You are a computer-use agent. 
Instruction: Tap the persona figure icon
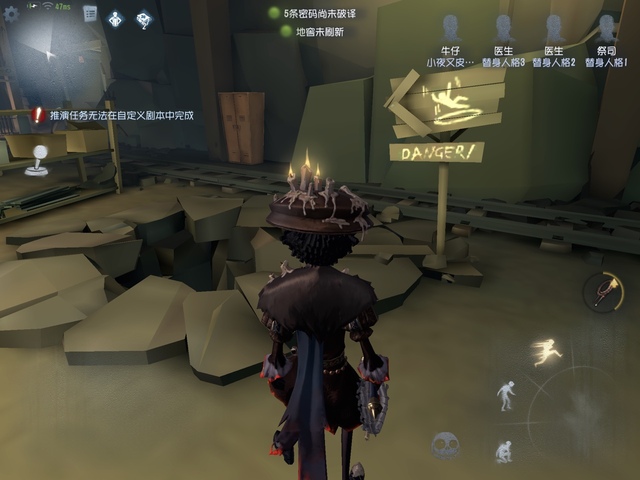tap(116, 18)
